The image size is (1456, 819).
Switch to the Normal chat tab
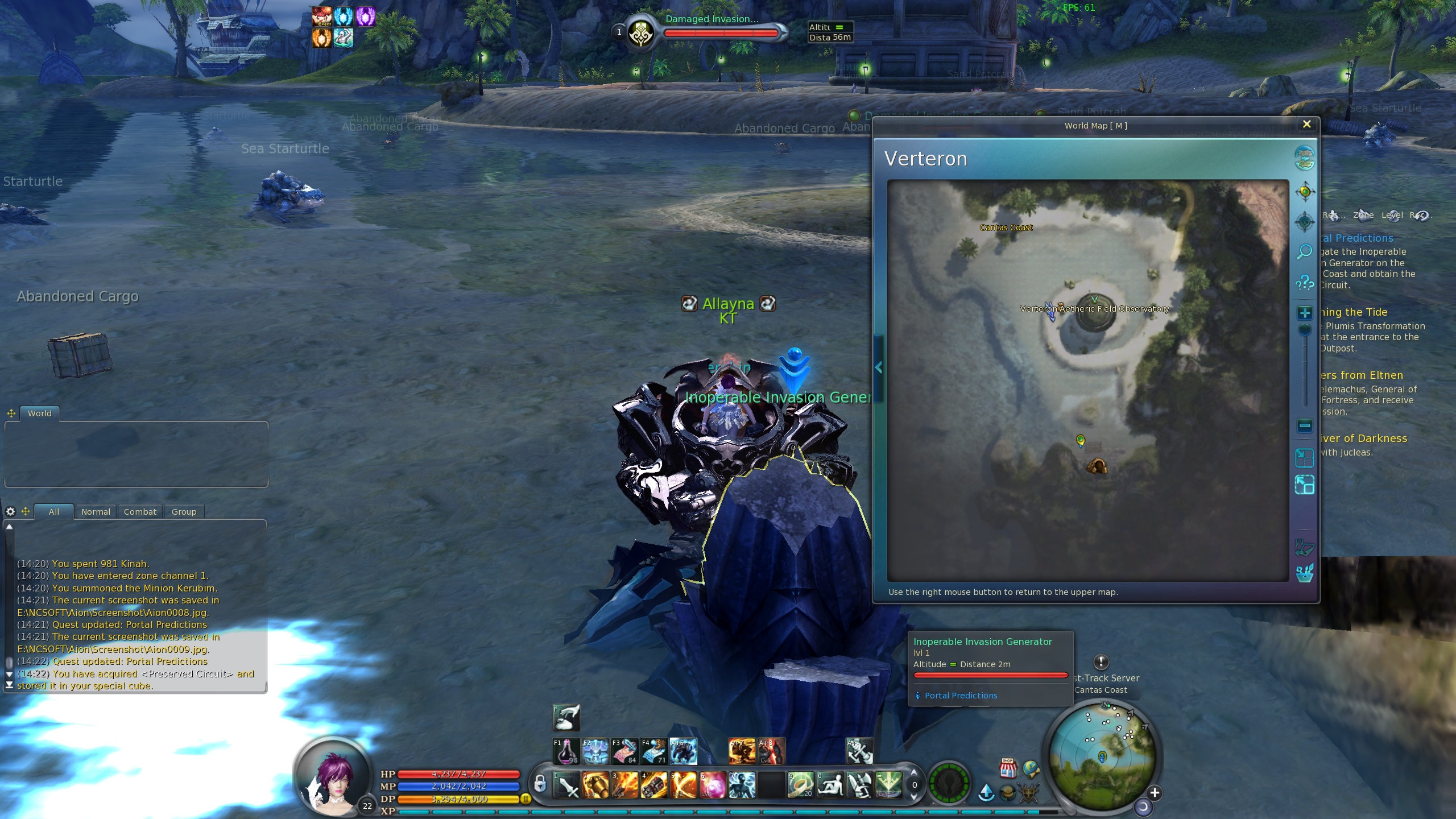[x=96, y=512]
